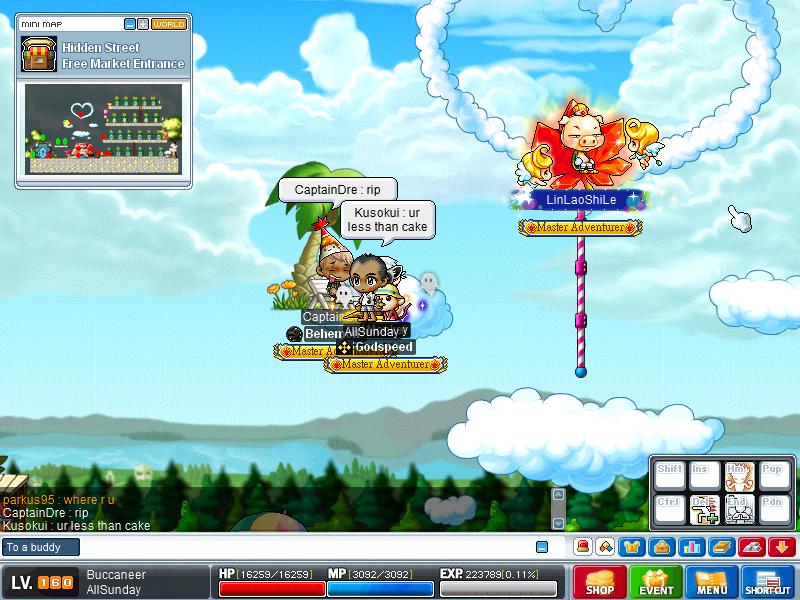This screenshot has height=600, width=800.
Task: Open the Shortcut menu
Action: click(768, 582)
